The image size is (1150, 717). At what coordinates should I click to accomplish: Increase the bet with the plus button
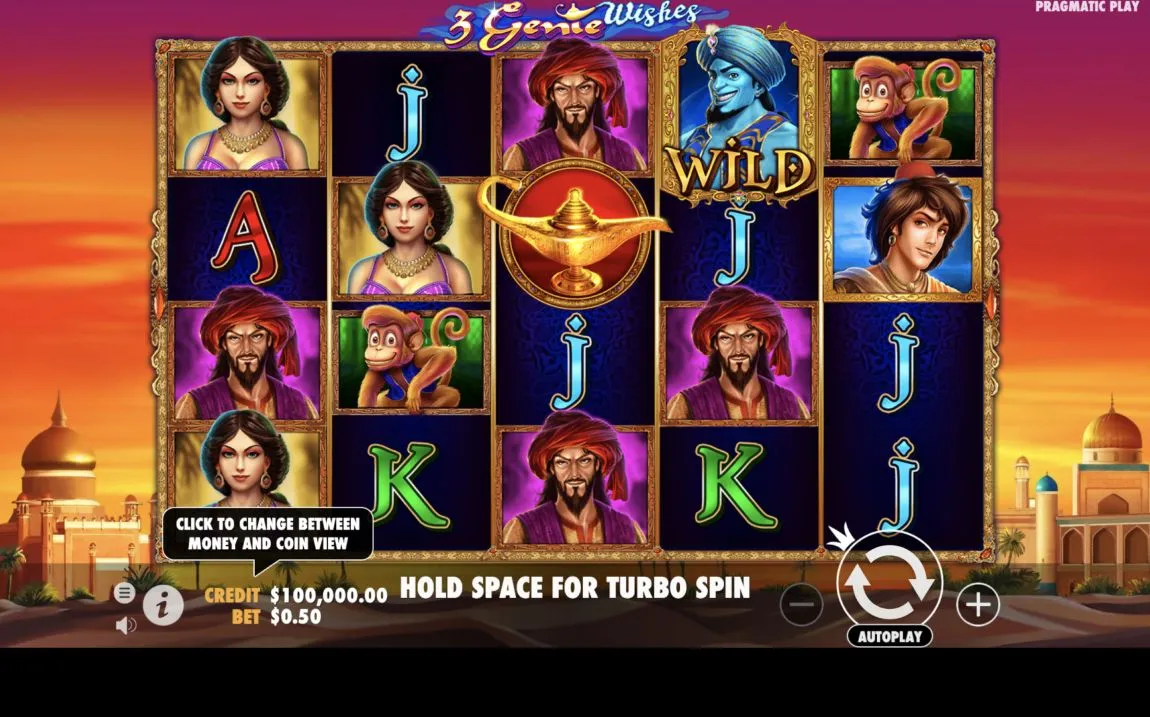tap(977, 604)
